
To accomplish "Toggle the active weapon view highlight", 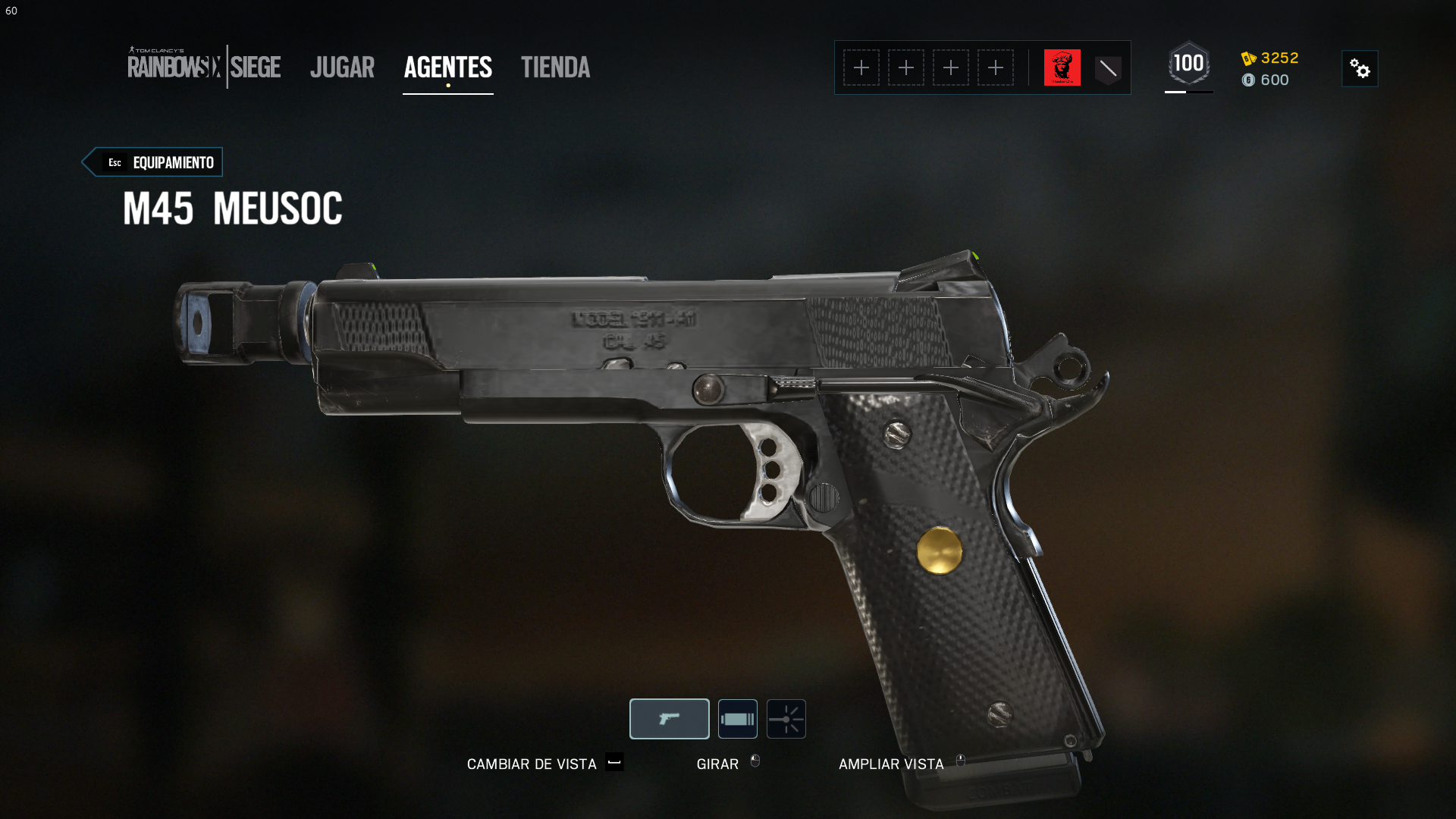I will [x=668, y=718].
